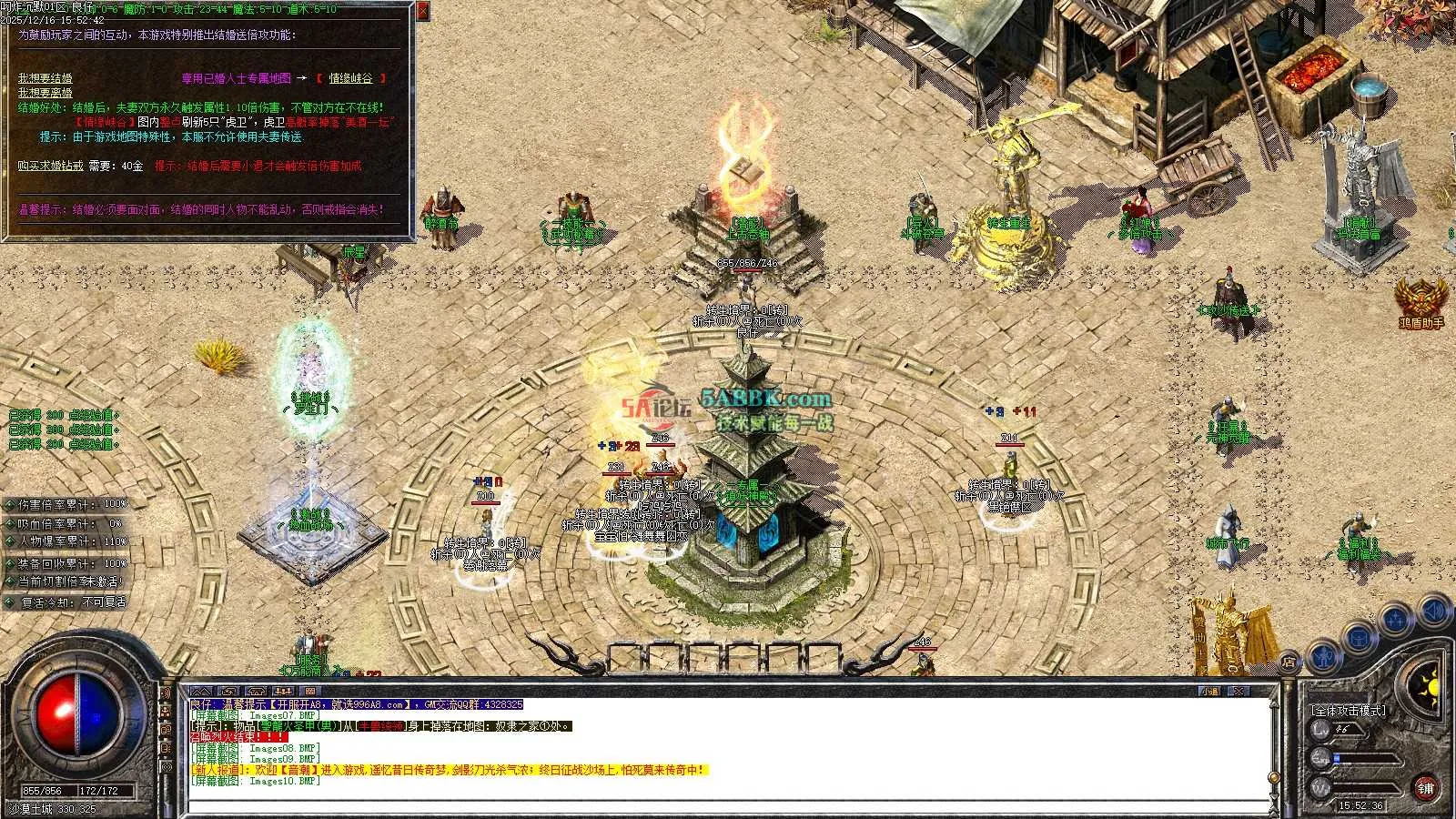Screen dimensions: 1456x819
Task: Click the 小退 logout button
Action: (x=1209, y=692)
